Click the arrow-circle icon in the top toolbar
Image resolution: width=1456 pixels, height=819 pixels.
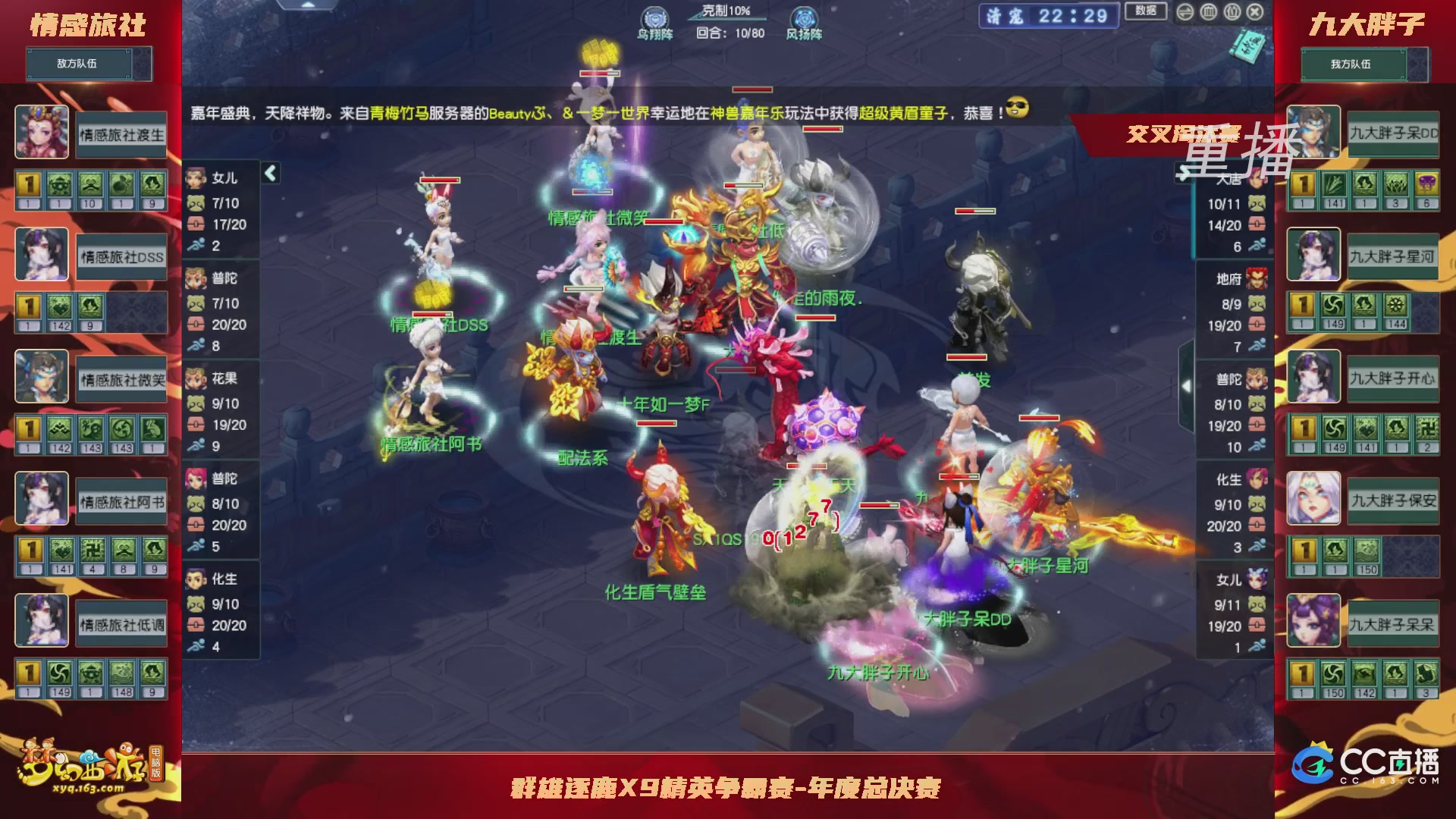click(x=1185, y=13)
